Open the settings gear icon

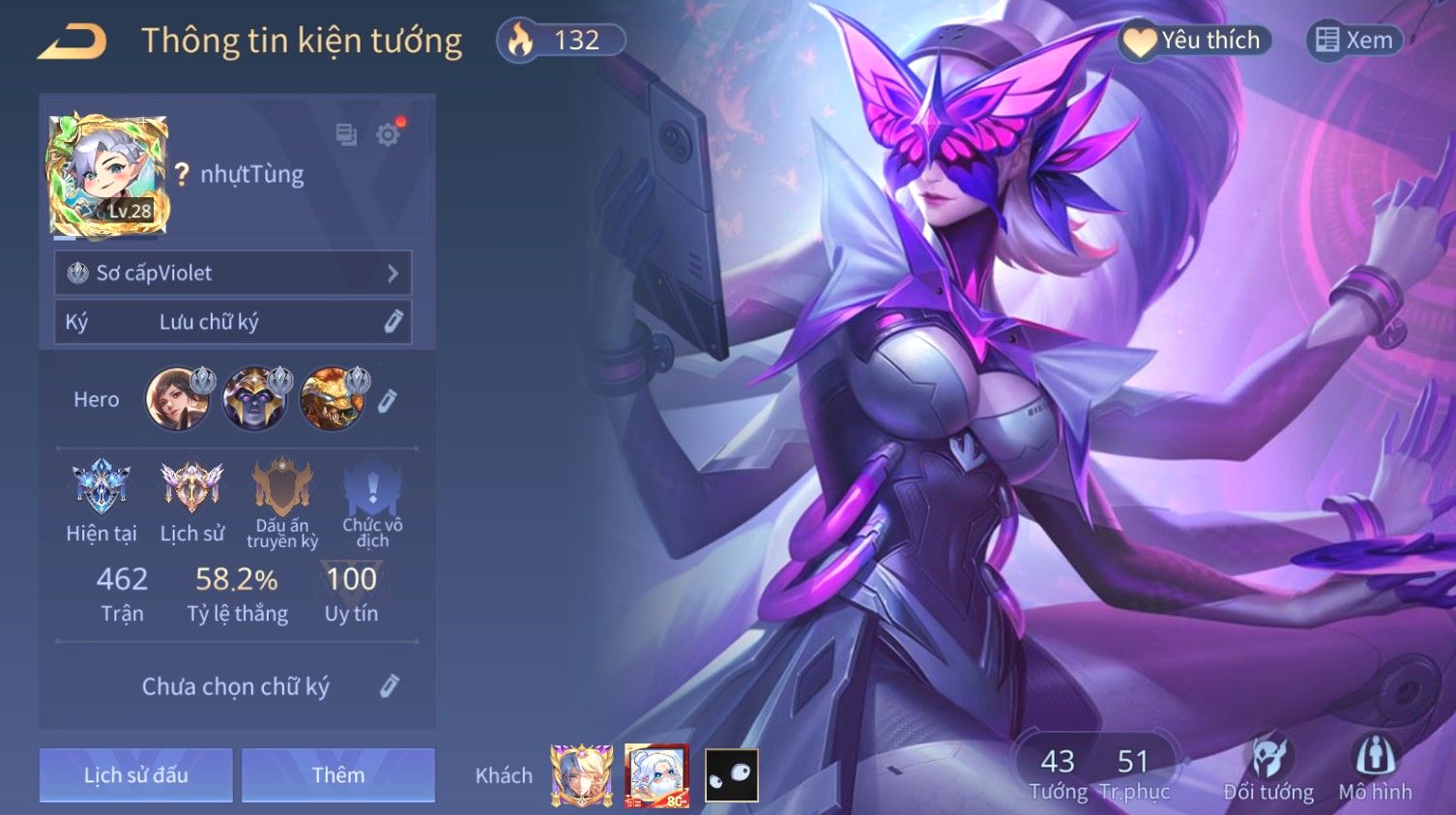coord(389,134)
